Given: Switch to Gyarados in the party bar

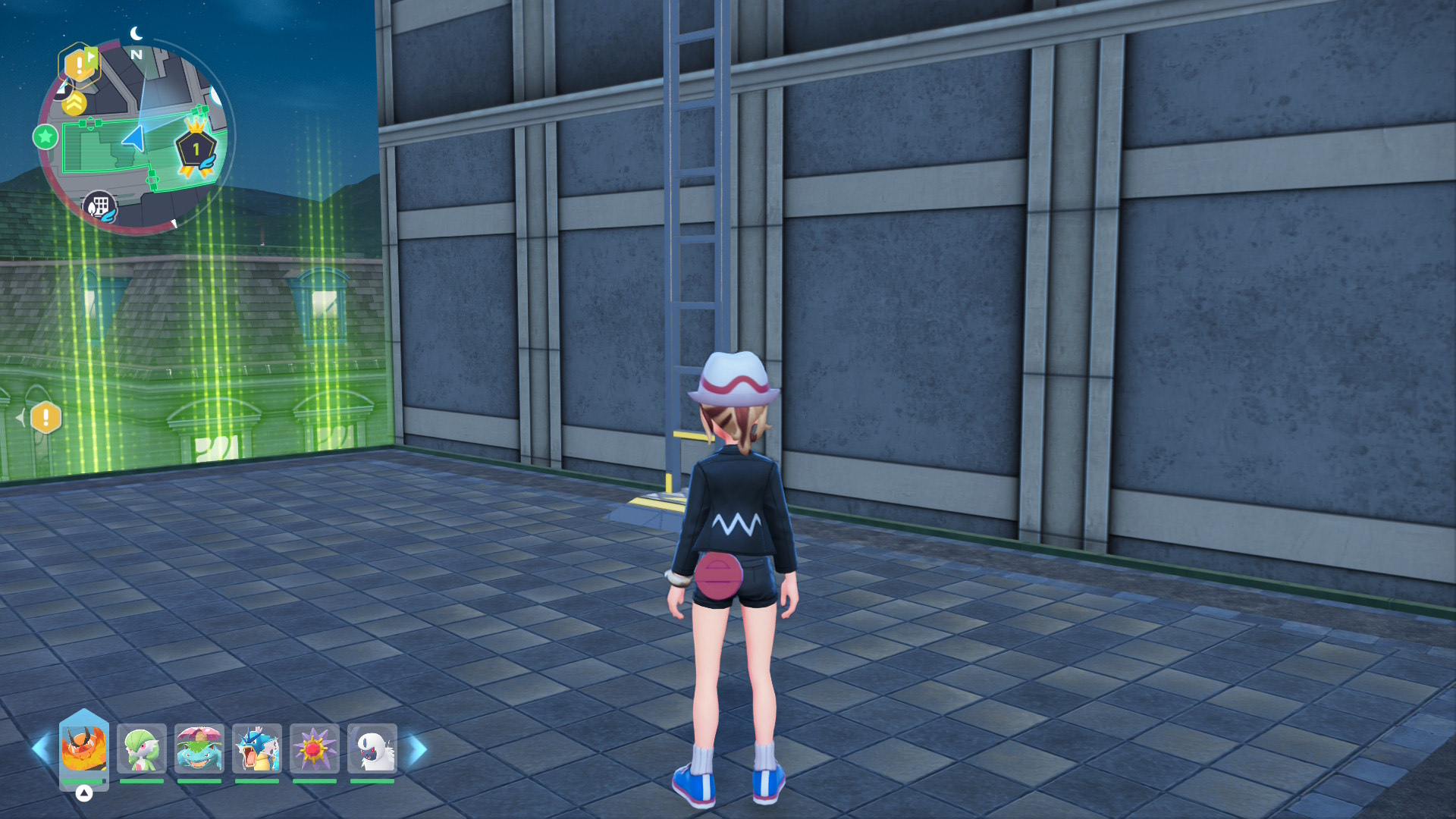Looking at the screenshot, I should [257, 749].
